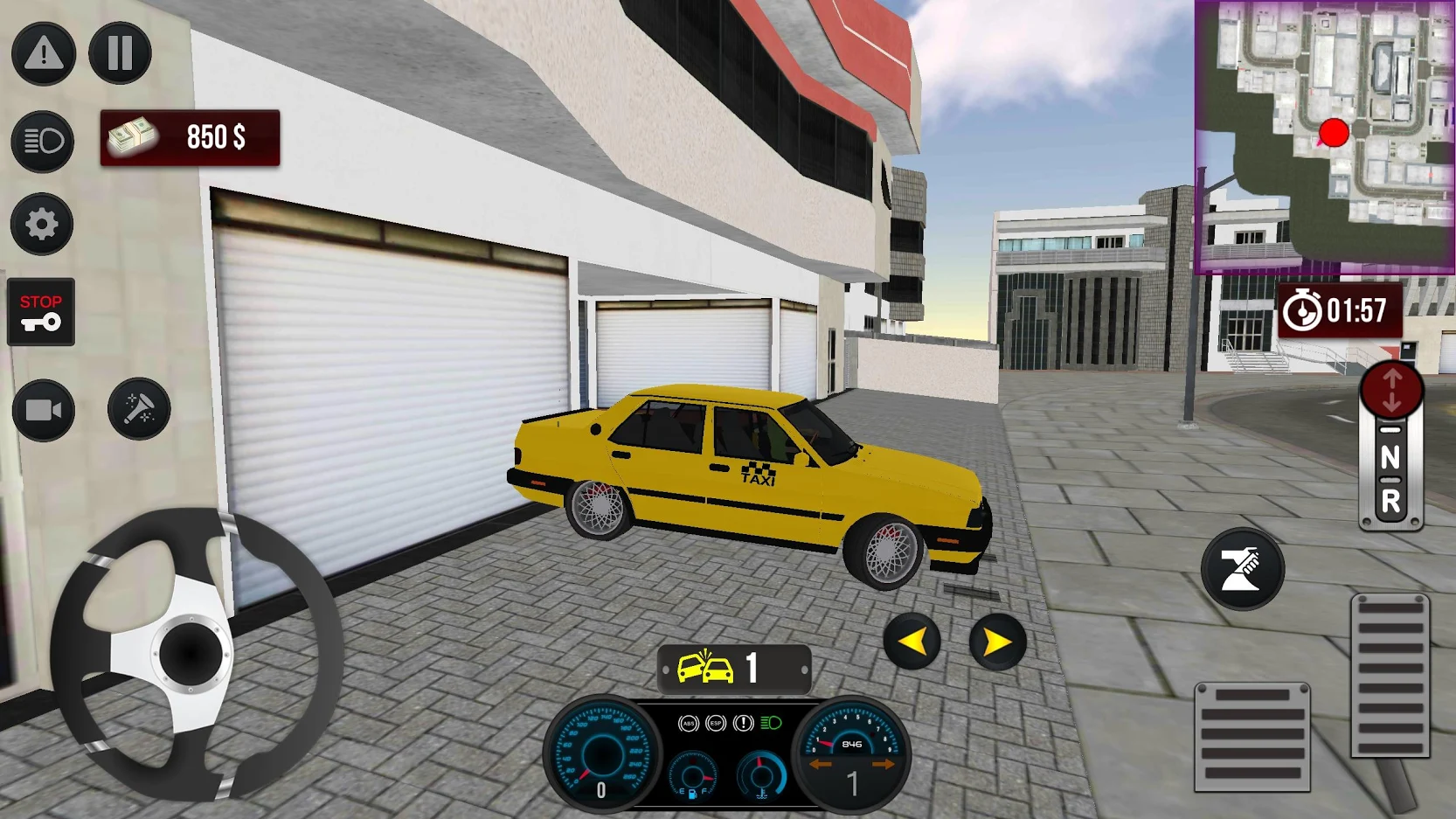The image size is (1456, 819).
Task: Activate the flashlight icon button
Action: [139, 408]
